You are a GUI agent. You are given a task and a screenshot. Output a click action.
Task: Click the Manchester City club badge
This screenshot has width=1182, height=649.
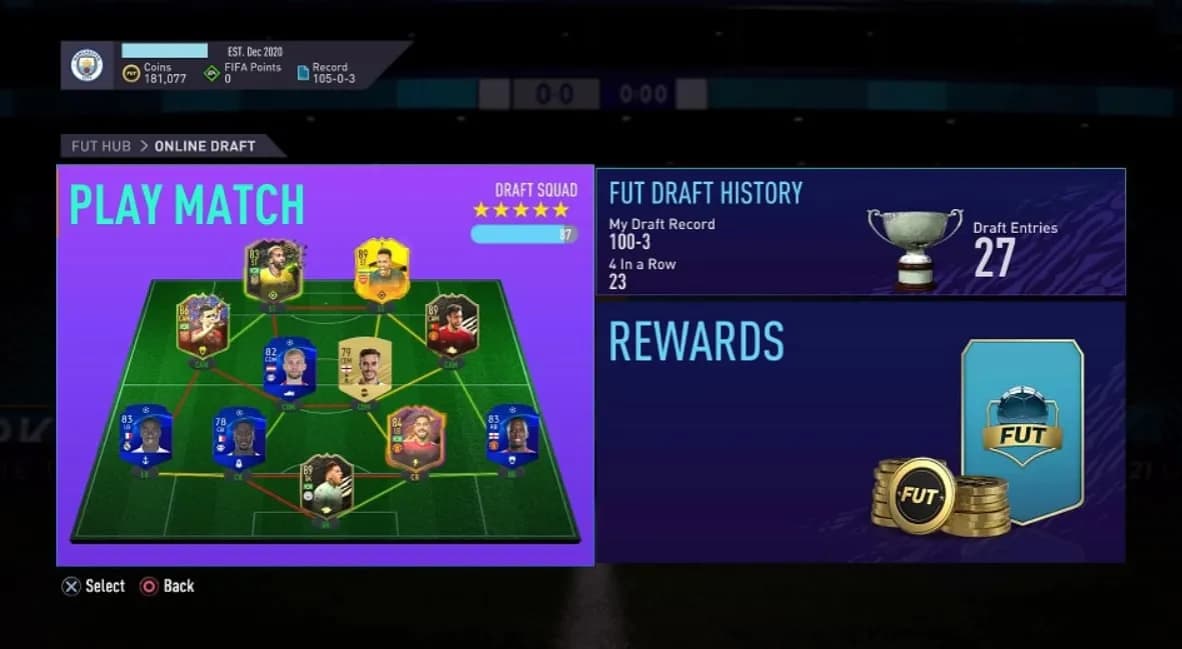click(88, 66)
